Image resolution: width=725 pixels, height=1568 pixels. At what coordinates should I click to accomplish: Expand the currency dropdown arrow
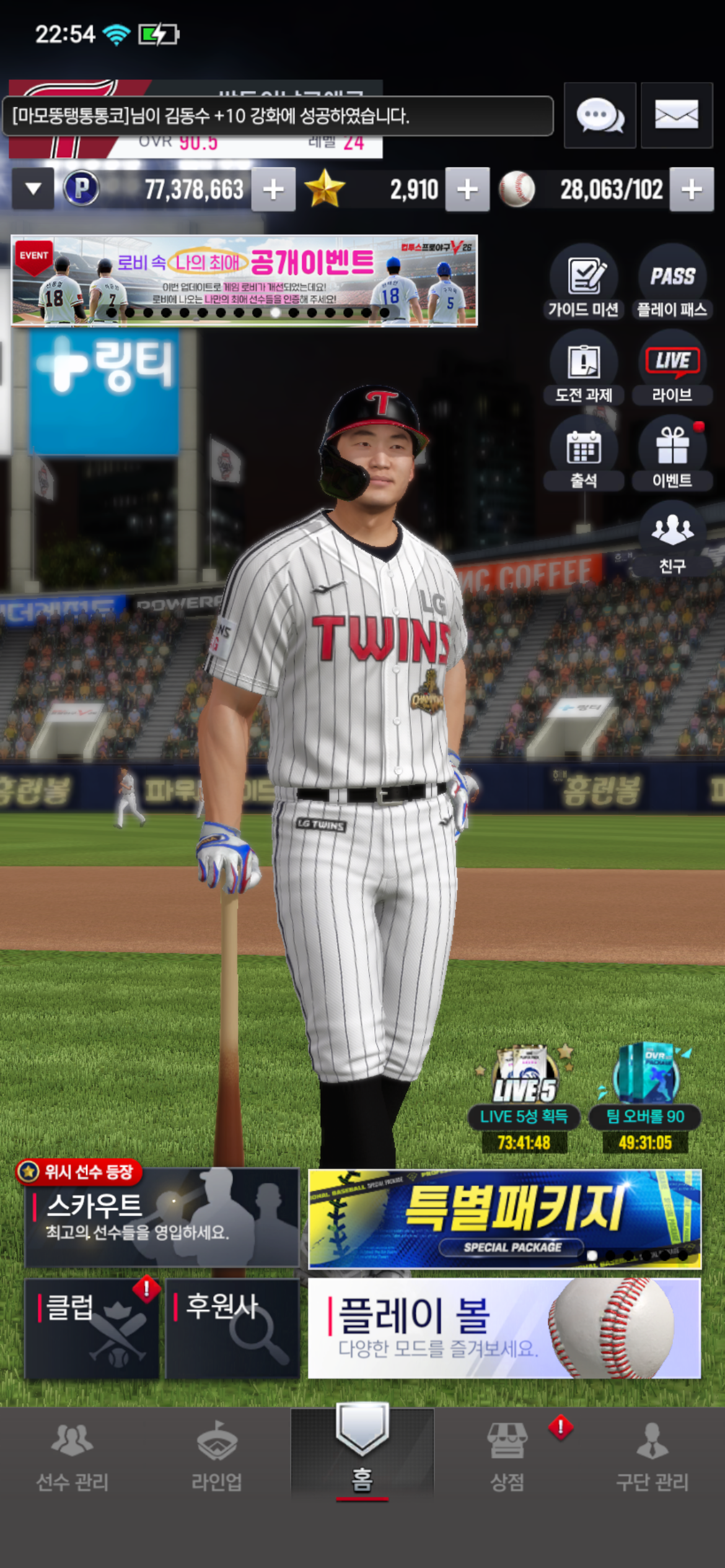pyautogui.click(x=33, y=189)
